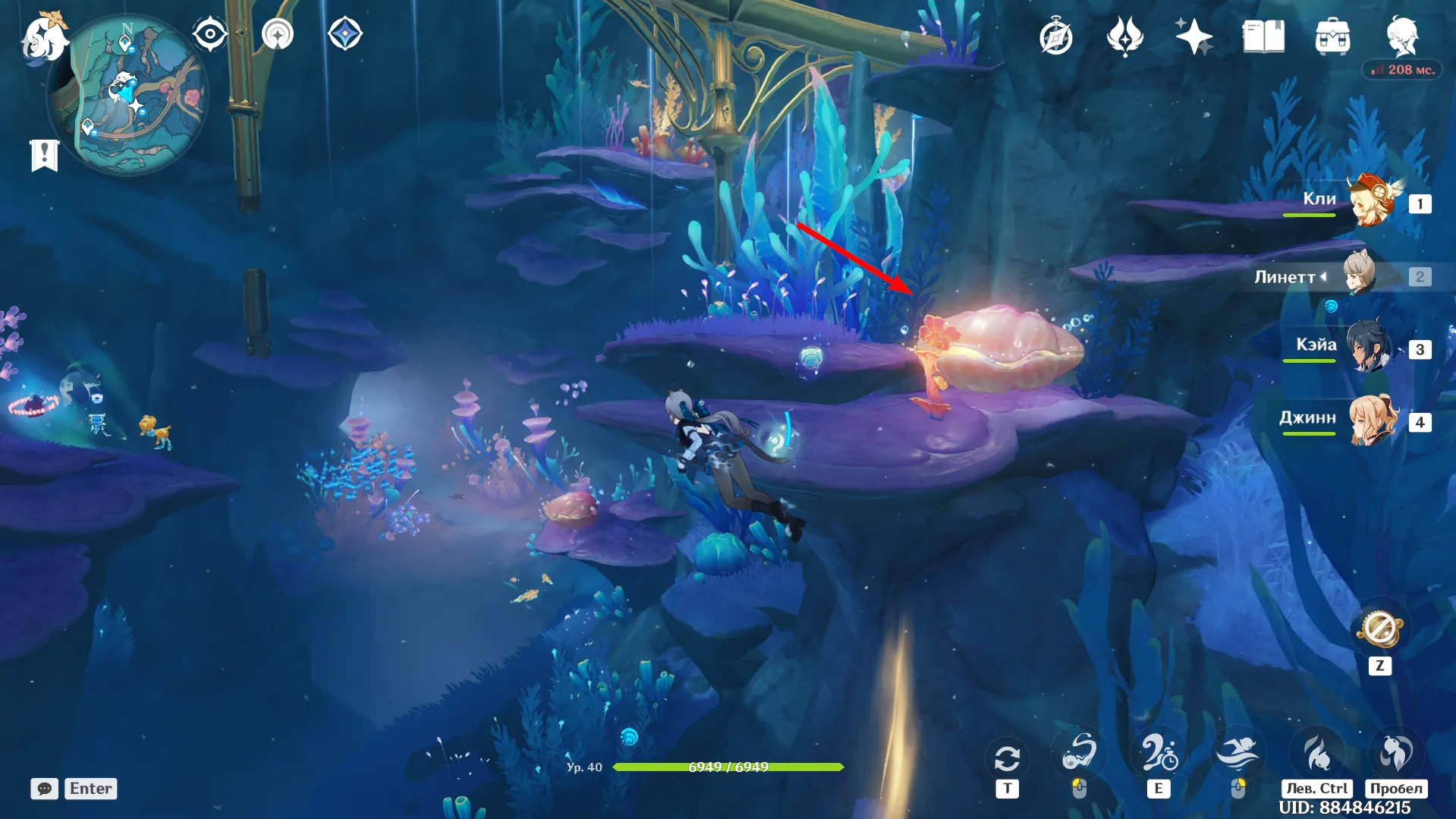This screenshot has height=819, width=1456.
Task: Switch to party member Кэйа
Action: 1370,348
